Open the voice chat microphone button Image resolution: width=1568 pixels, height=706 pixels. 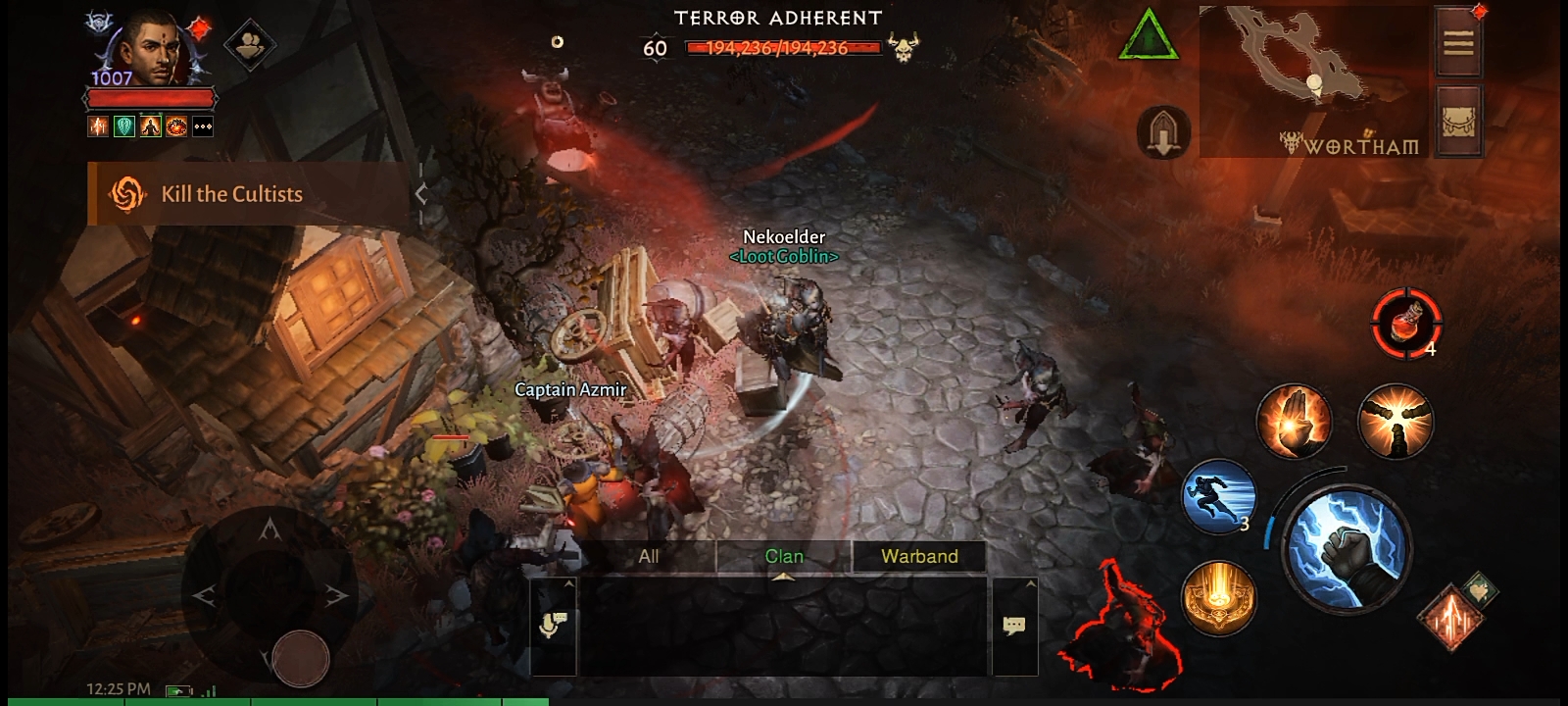coord(553,625)
